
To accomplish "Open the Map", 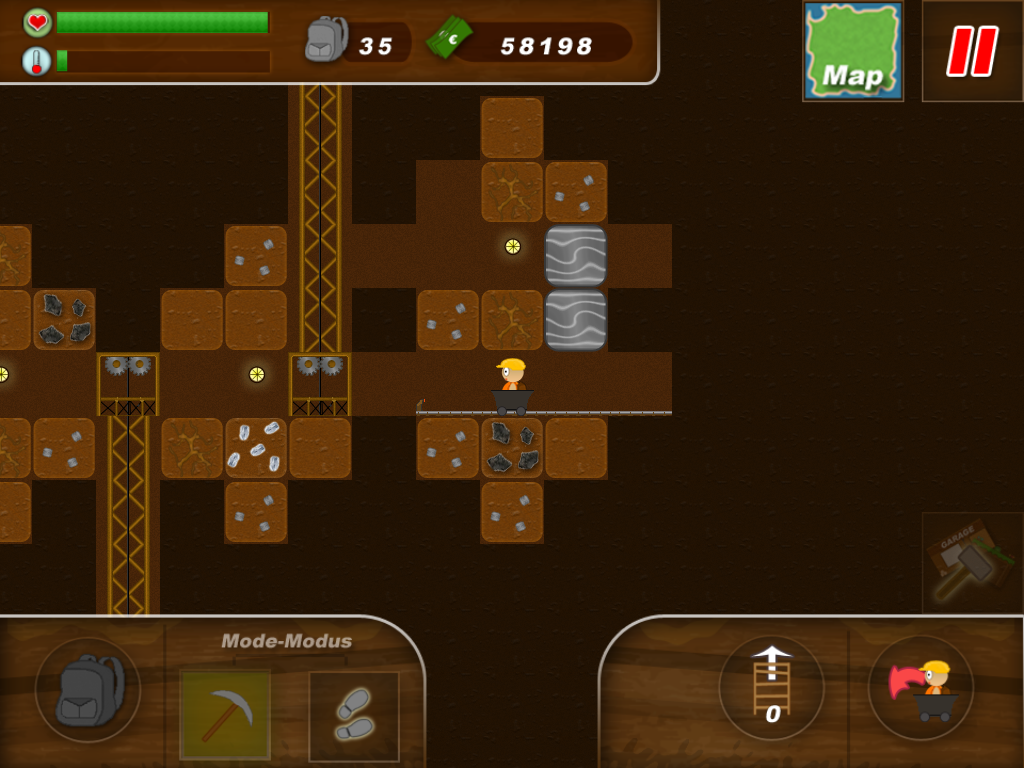I will [853, 51].
